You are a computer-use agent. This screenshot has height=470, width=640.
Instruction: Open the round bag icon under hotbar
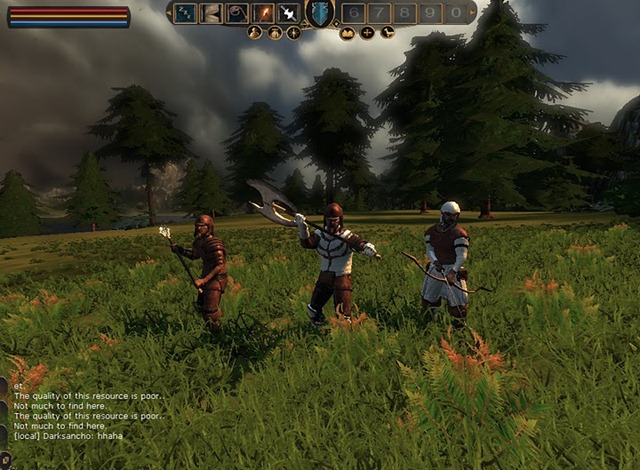pos(274,33)
